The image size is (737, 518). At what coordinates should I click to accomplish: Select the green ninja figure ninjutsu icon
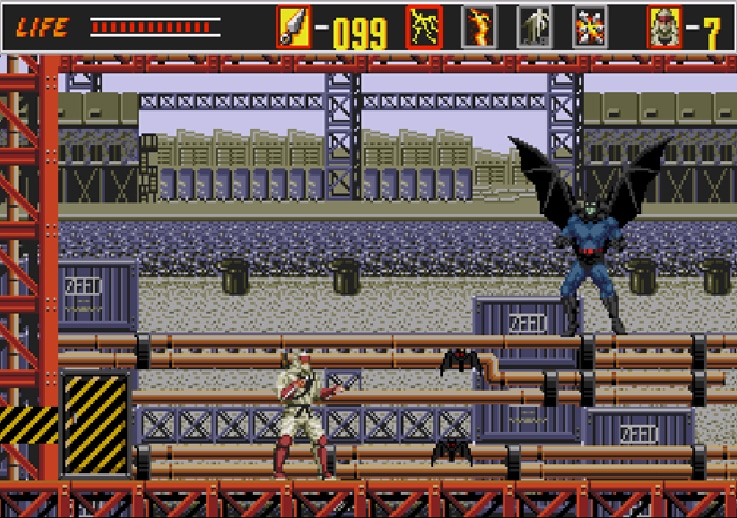pyautogui.click(x=533, y=27)
